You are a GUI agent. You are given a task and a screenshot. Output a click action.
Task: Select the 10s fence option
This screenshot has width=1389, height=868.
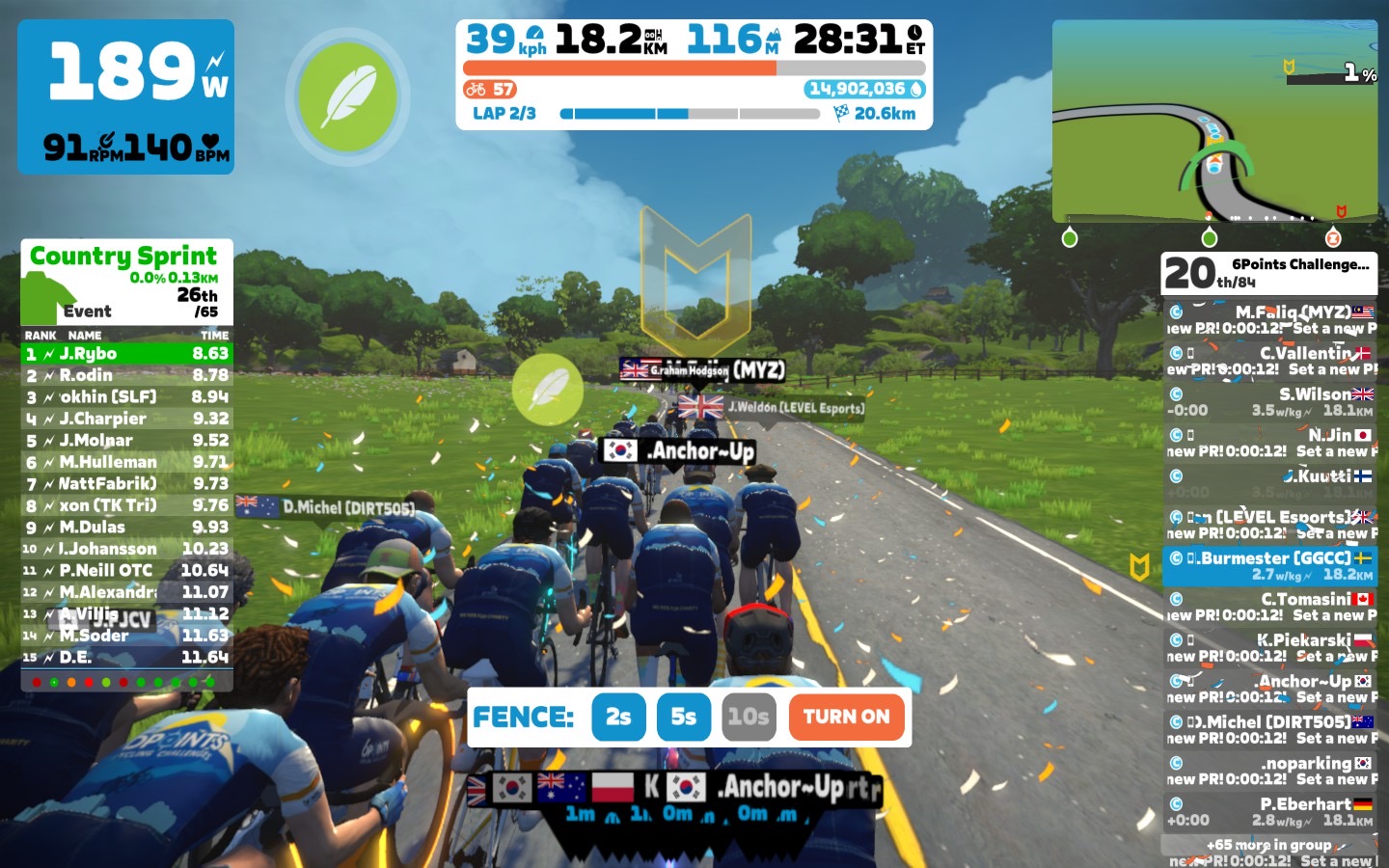tap(749, 717)
